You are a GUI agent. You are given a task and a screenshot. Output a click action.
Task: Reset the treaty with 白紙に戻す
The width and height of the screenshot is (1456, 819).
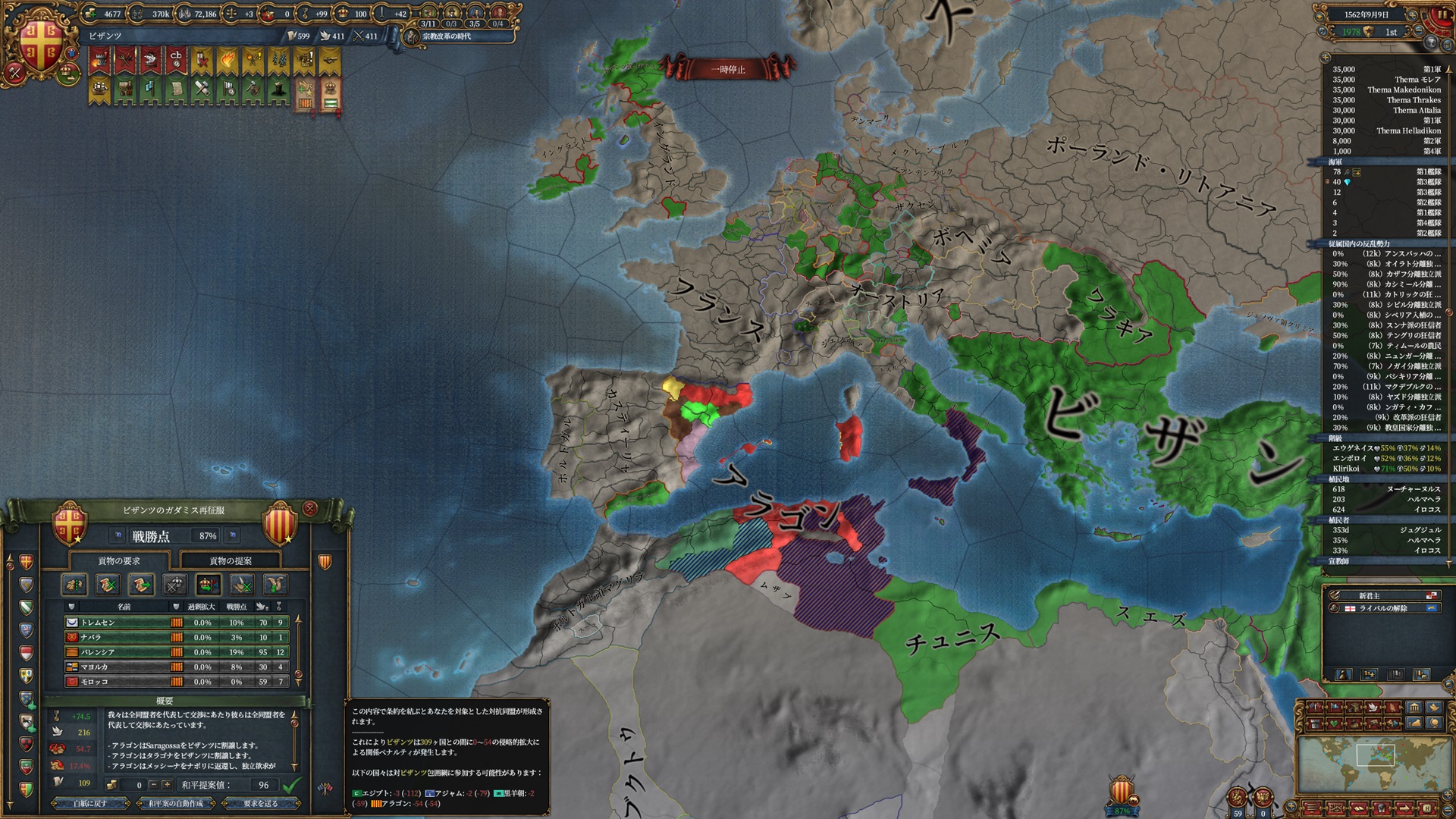[90, 803]
